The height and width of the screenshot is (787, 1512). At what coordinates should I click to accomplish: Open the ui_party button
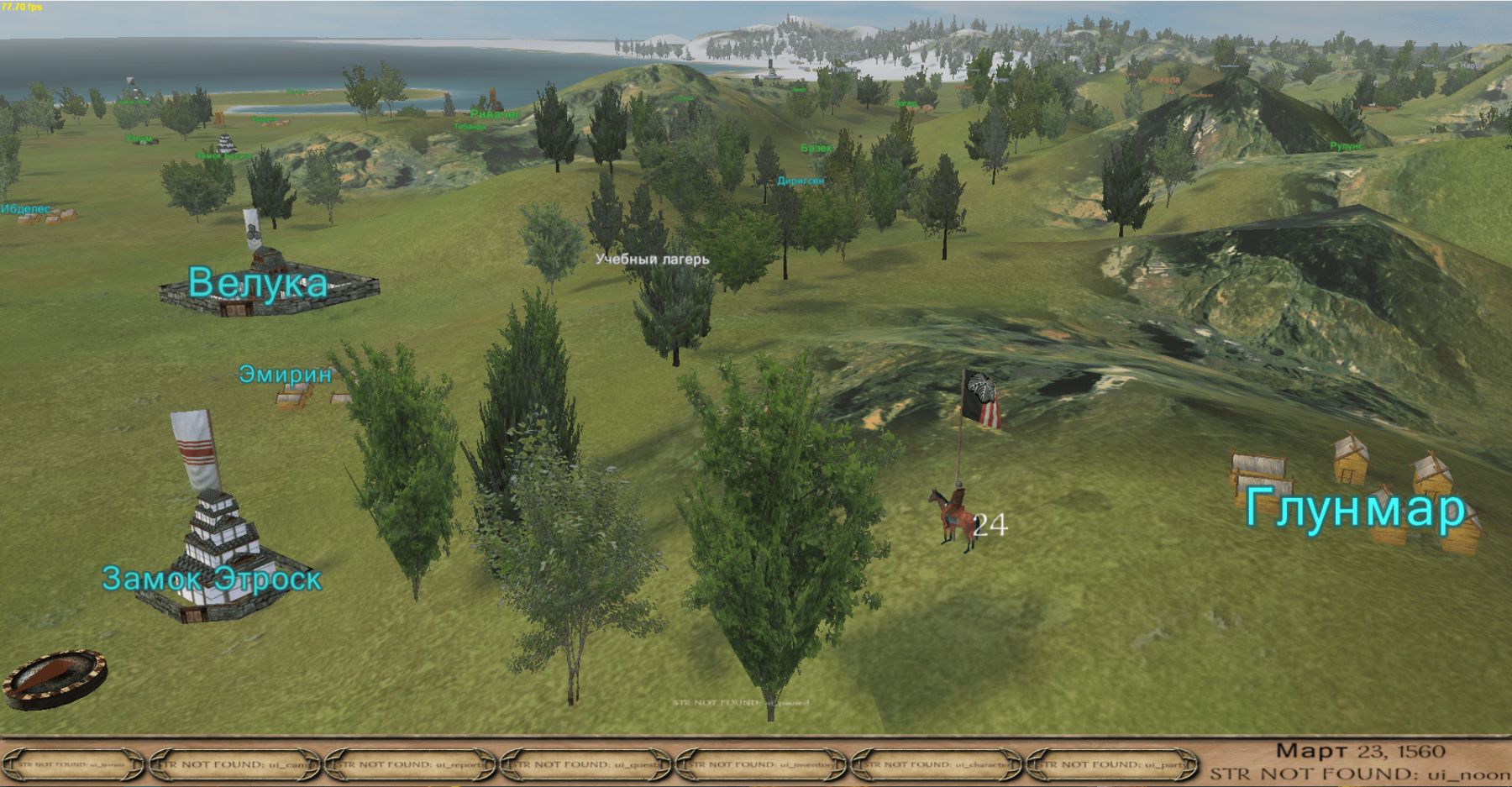pos(1114,764)
